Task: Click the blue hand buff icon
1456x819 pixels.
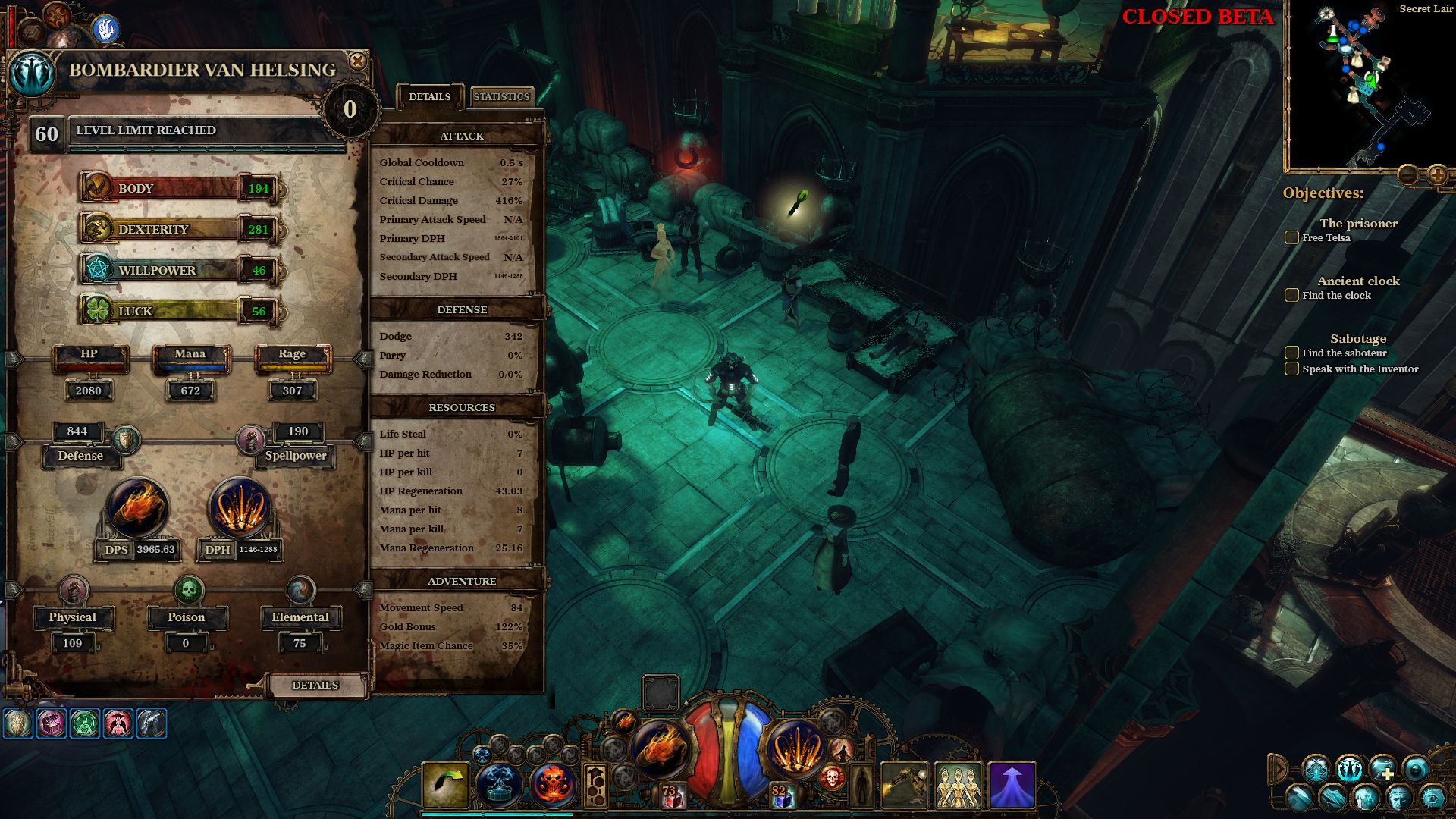Action: tap(106, 30)
